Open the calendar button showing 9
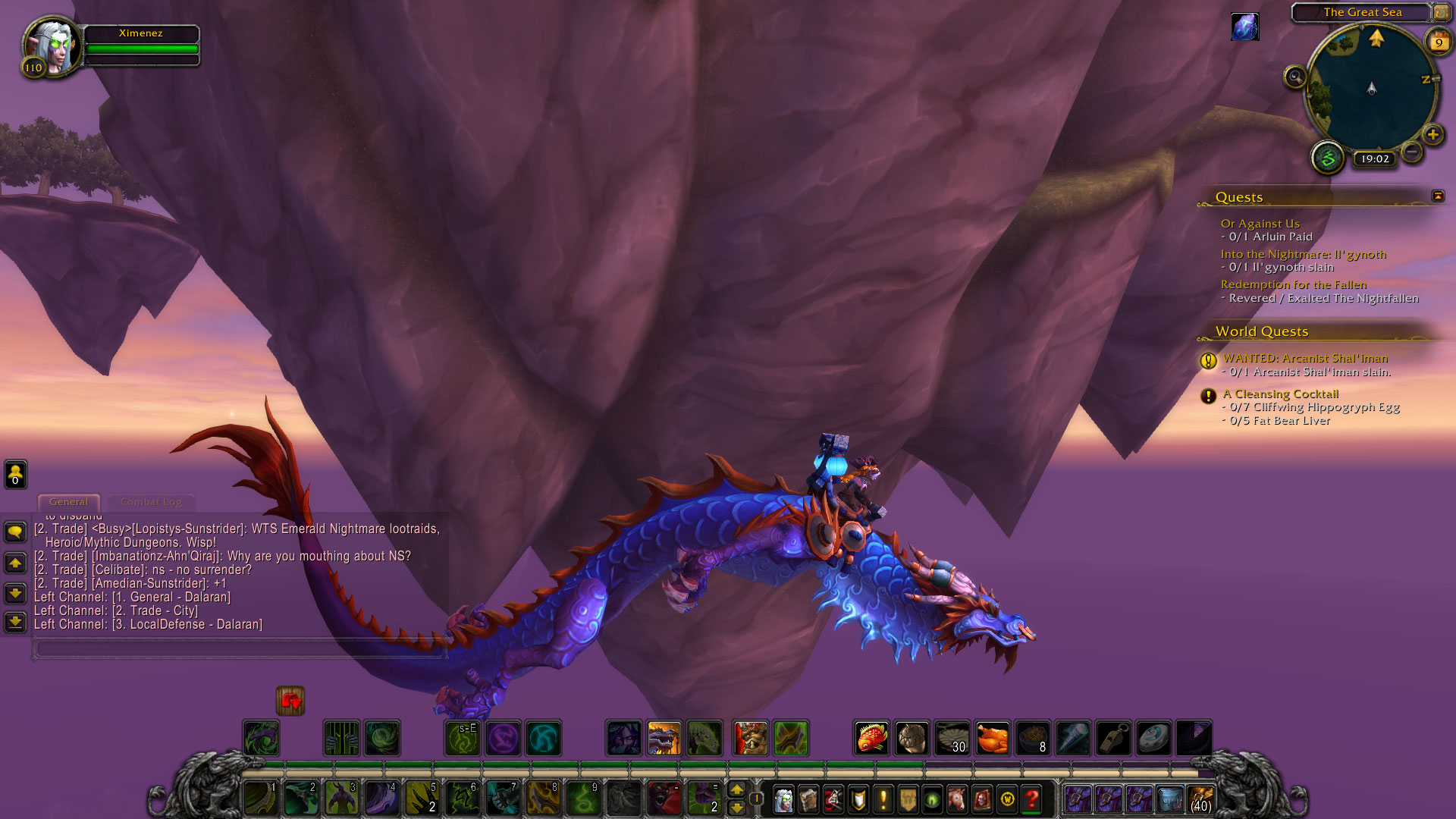 [x=1439, y=42]
